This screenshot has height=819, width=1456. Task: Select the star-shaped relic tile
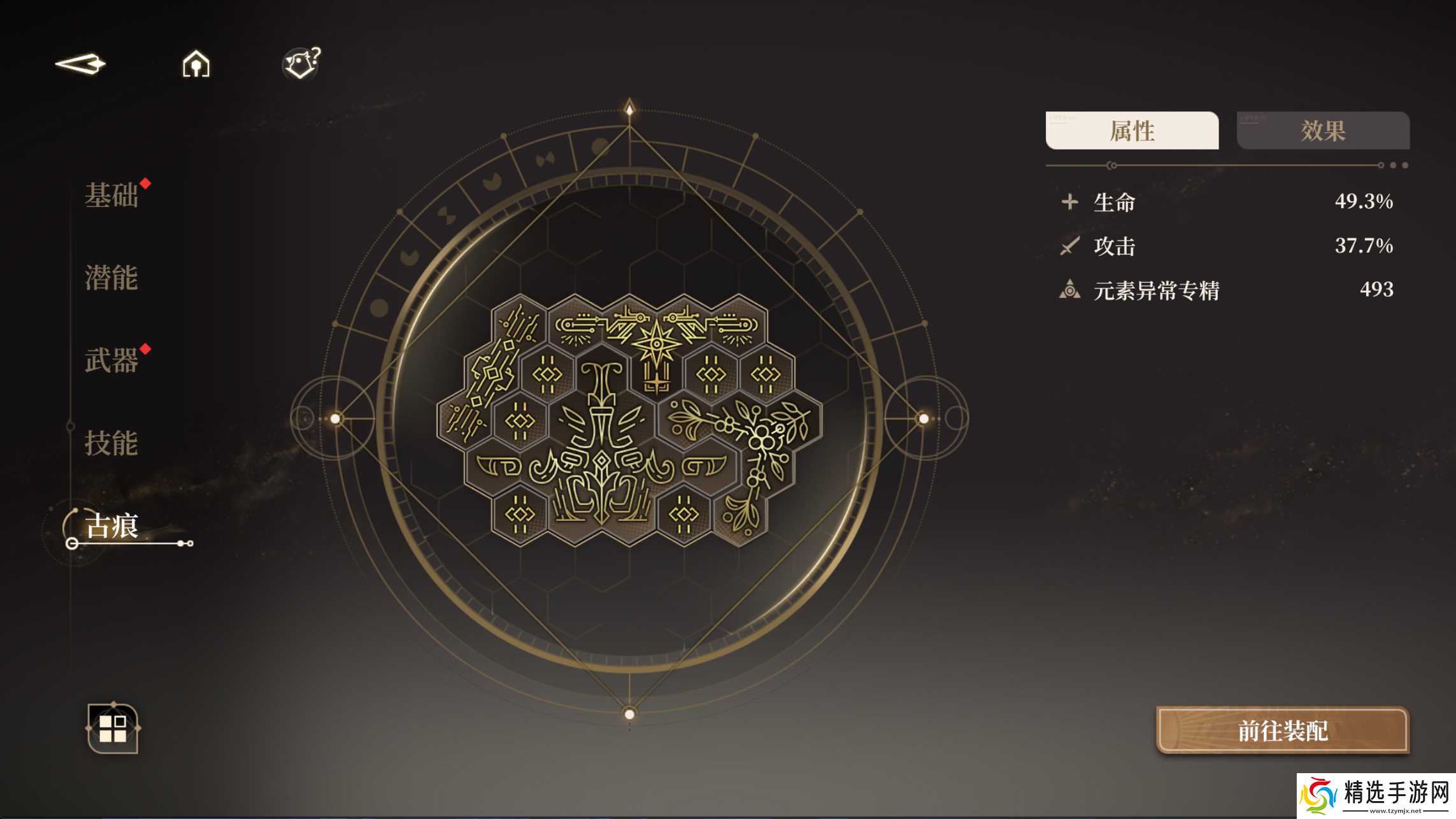(656, 347)
